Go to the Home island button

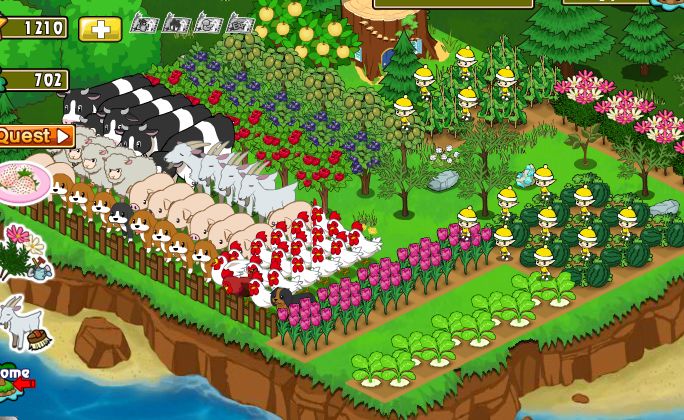pos(14,377)
